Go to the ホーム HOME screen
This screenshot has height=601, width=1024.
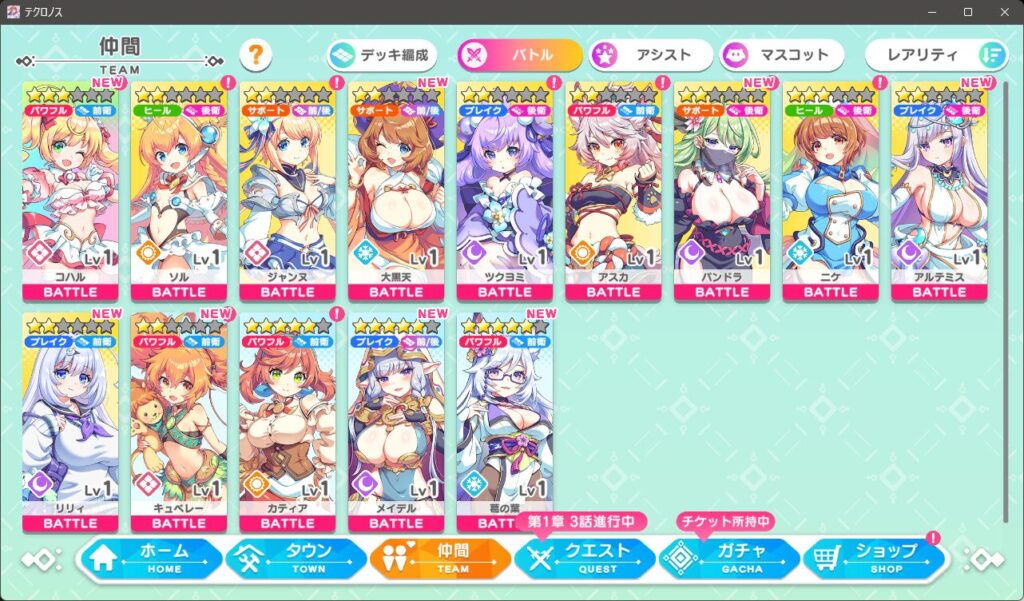(151, 557)
